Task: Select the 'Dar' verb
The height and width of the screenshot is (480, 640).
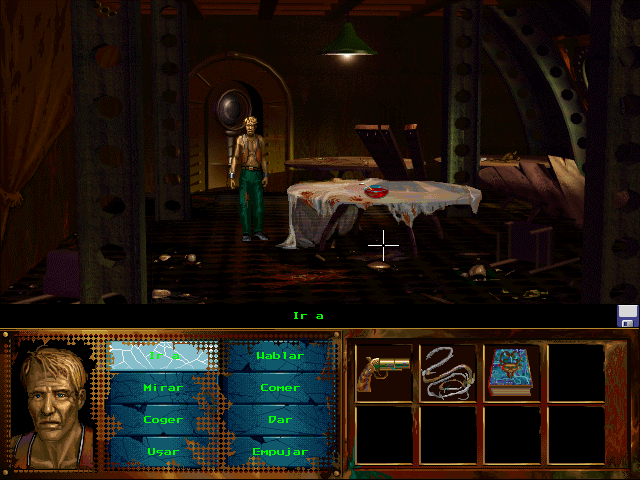Action: [x=280, y=419]
